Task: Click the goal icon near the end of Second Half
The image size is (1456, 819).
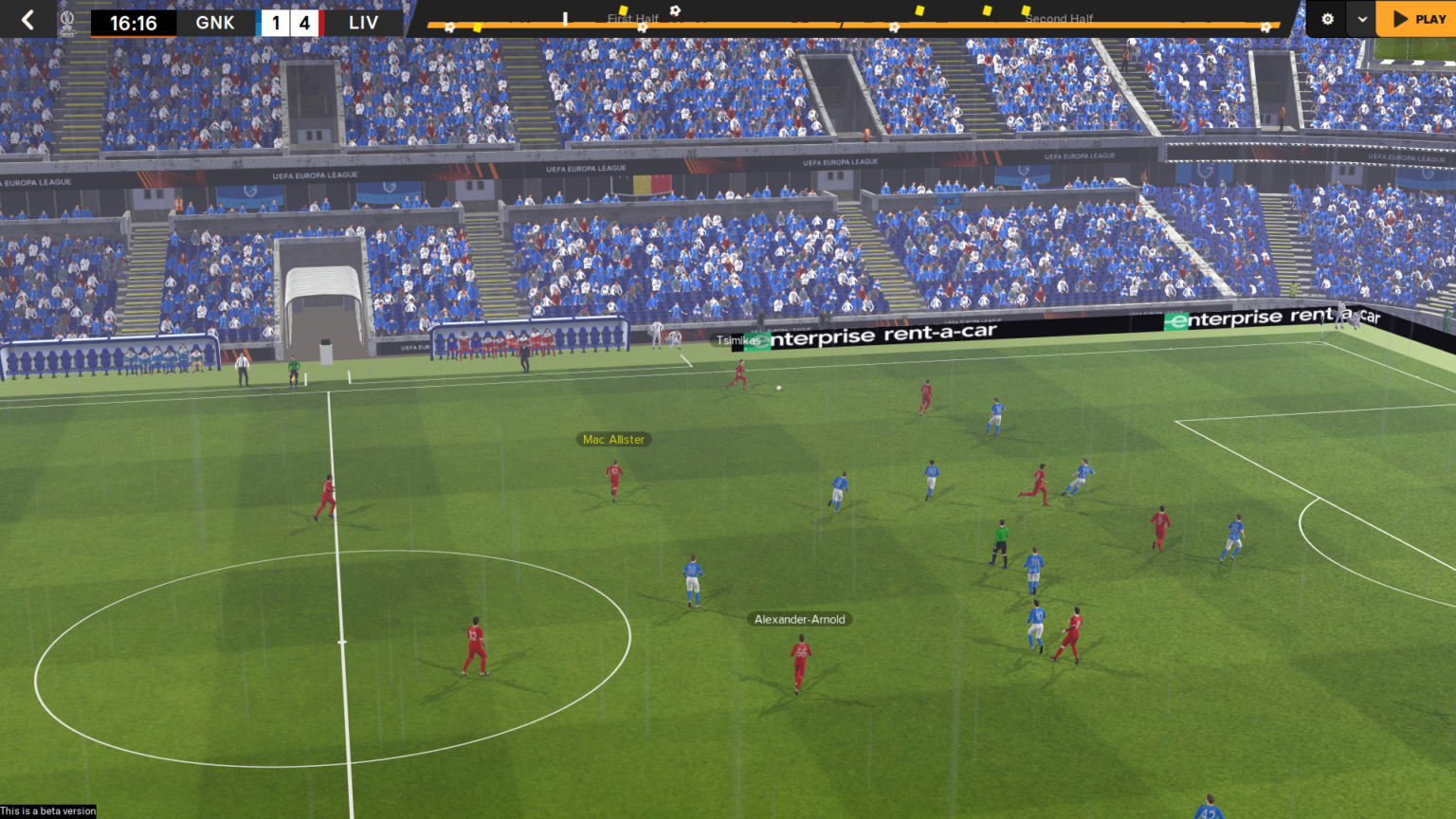Action: point(1265,26)
